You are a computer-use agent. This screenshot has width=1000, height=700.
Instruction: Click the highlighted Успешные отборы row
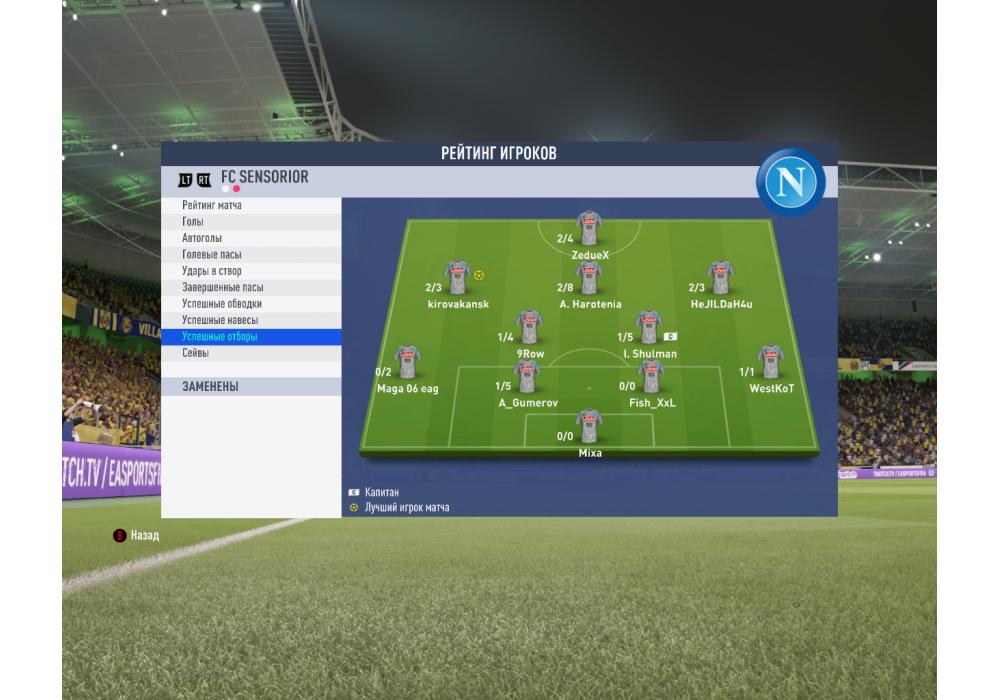tap(250, 337)
